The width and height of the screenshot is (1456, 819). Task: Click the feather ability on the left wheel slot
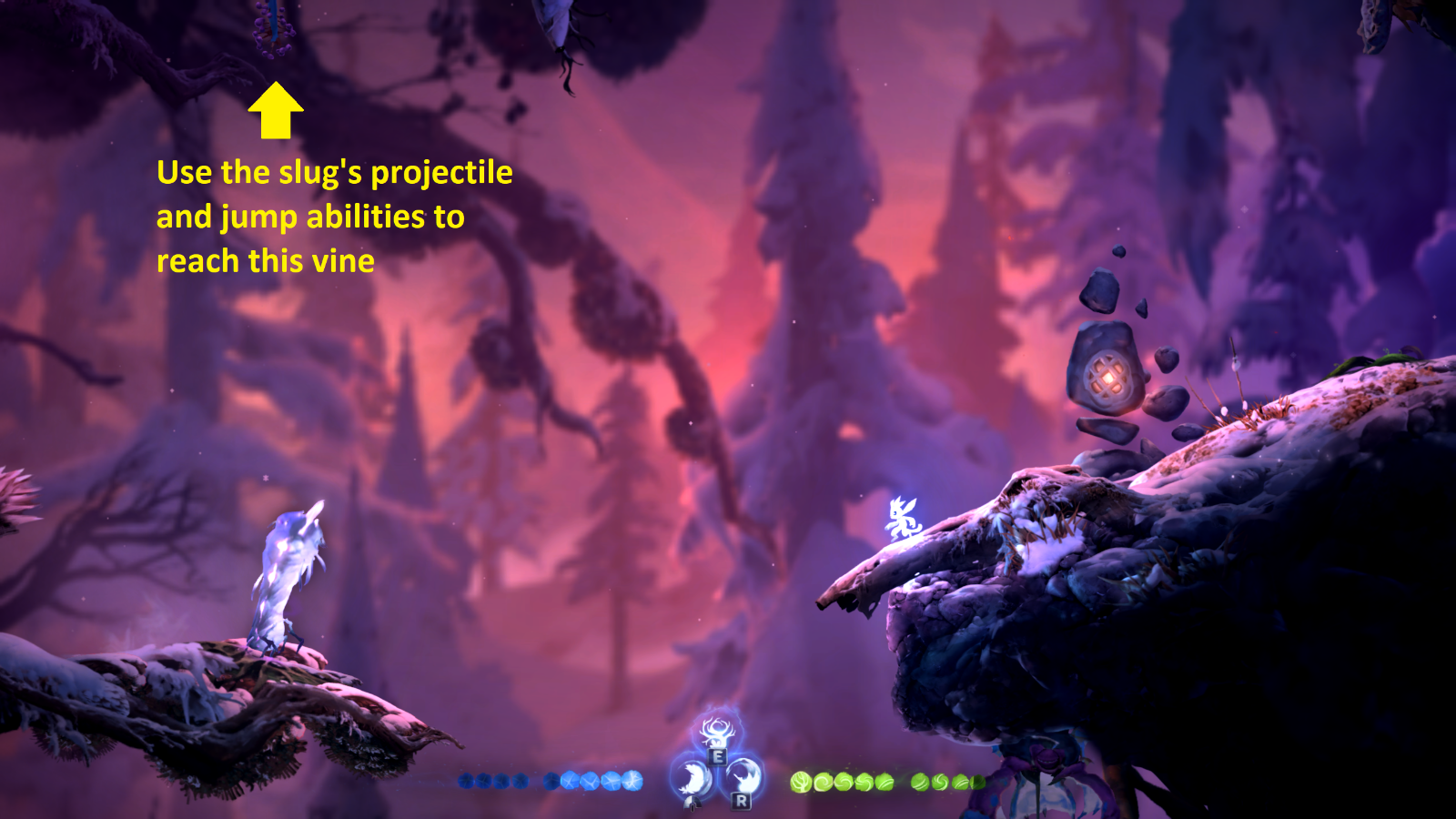[x=691, y=777]
